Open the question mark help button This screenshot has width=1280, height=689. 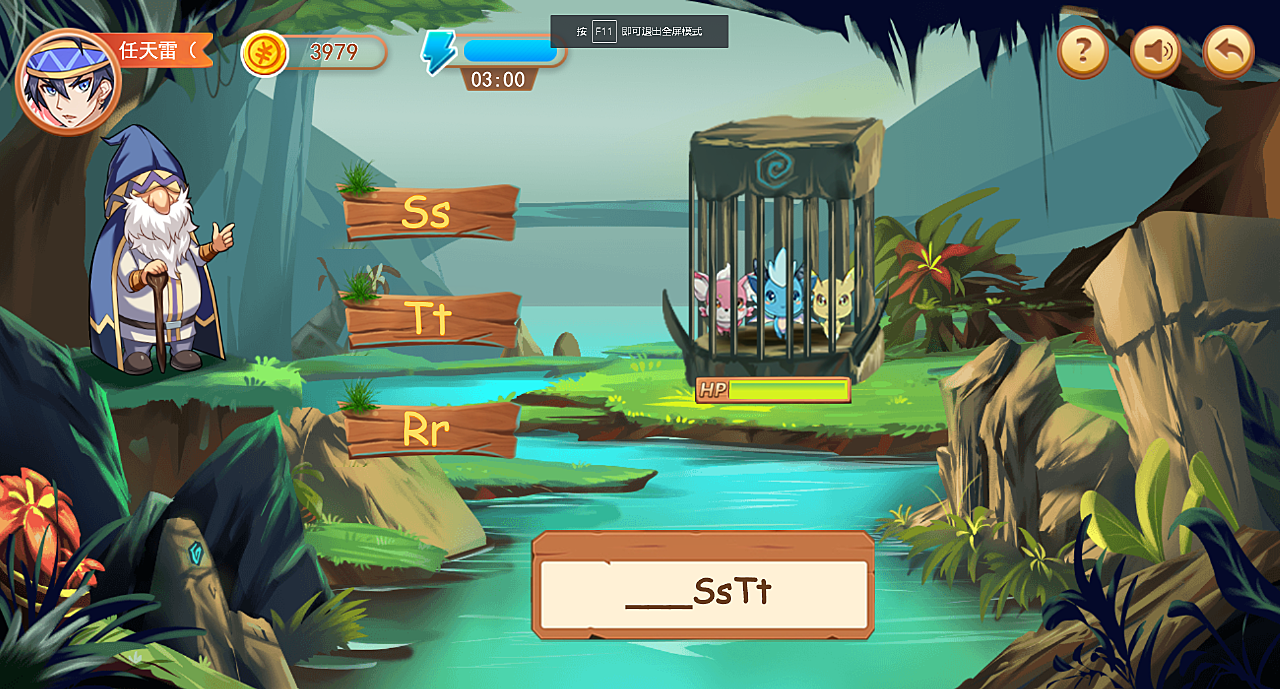[x=1083, y=50]
